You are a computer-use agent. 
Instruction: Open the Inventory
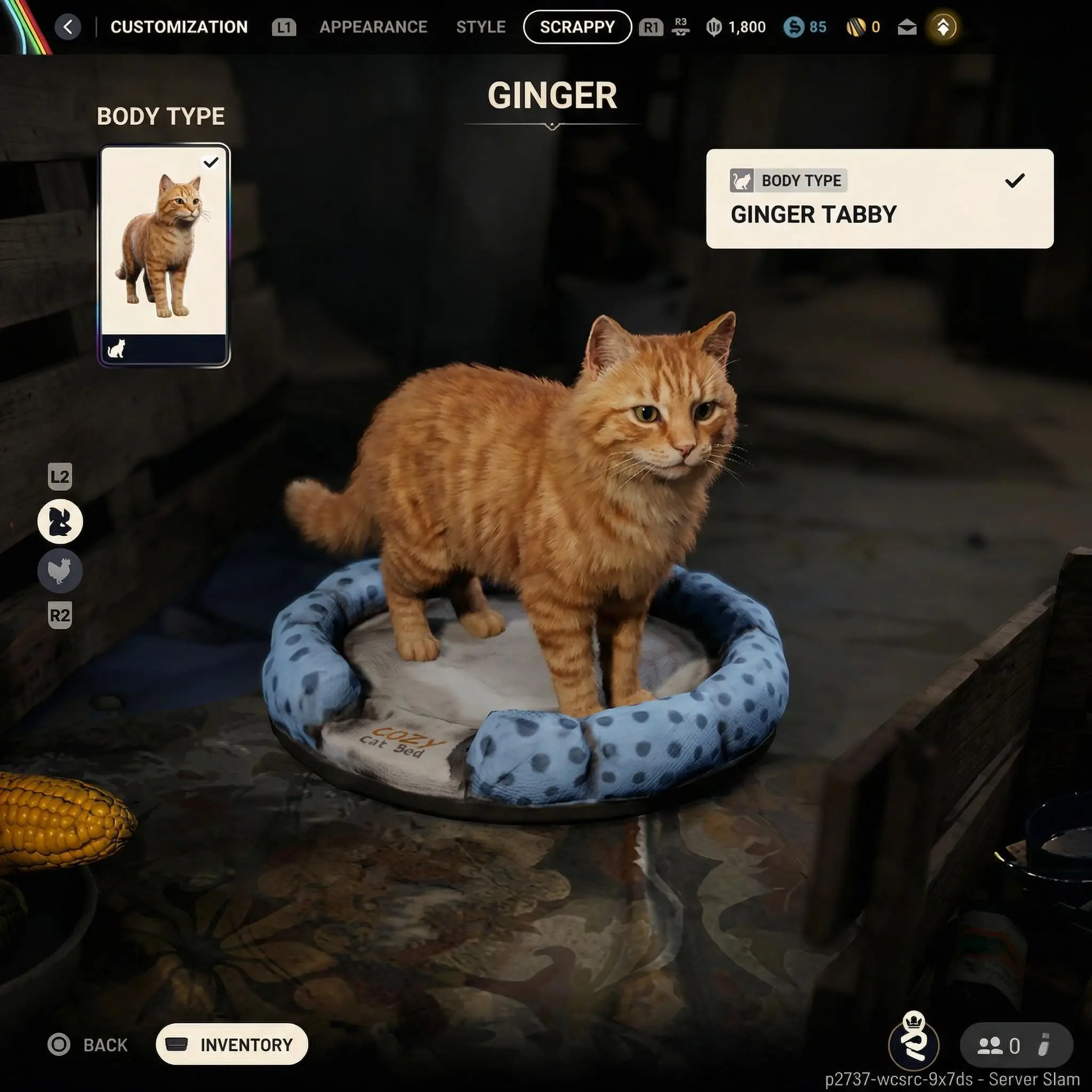pos(232,1045)
